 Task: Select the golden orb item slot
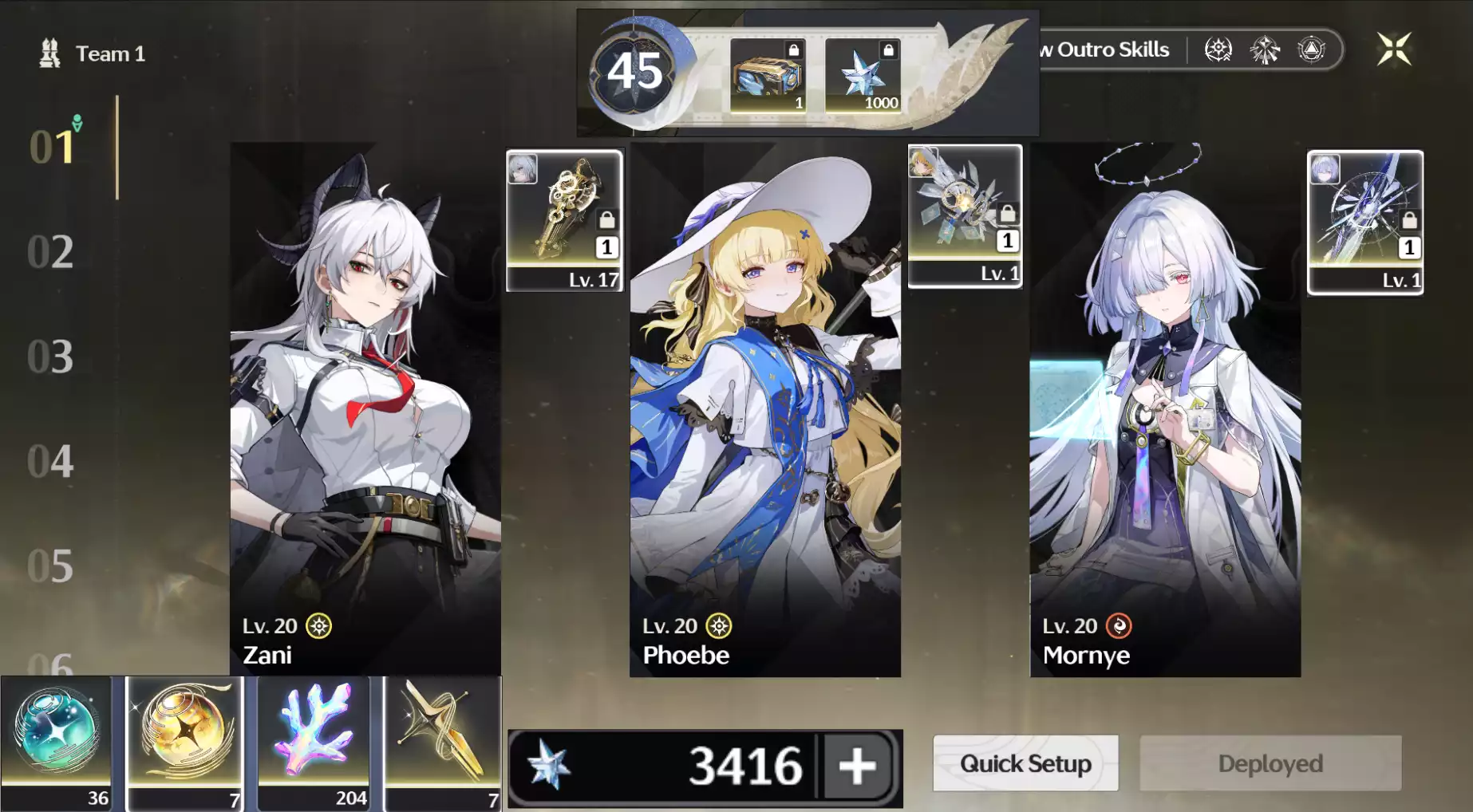185,742
